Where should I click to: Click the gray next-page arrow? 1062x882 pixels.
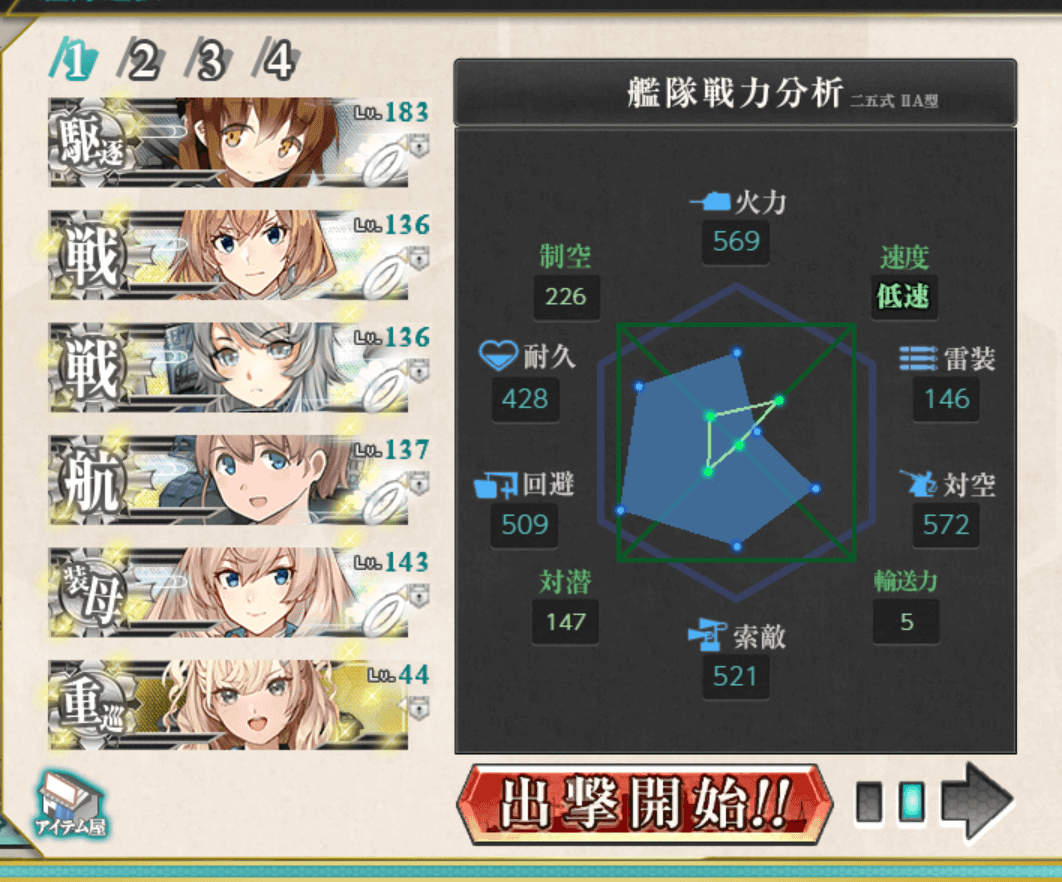[978, 800]
